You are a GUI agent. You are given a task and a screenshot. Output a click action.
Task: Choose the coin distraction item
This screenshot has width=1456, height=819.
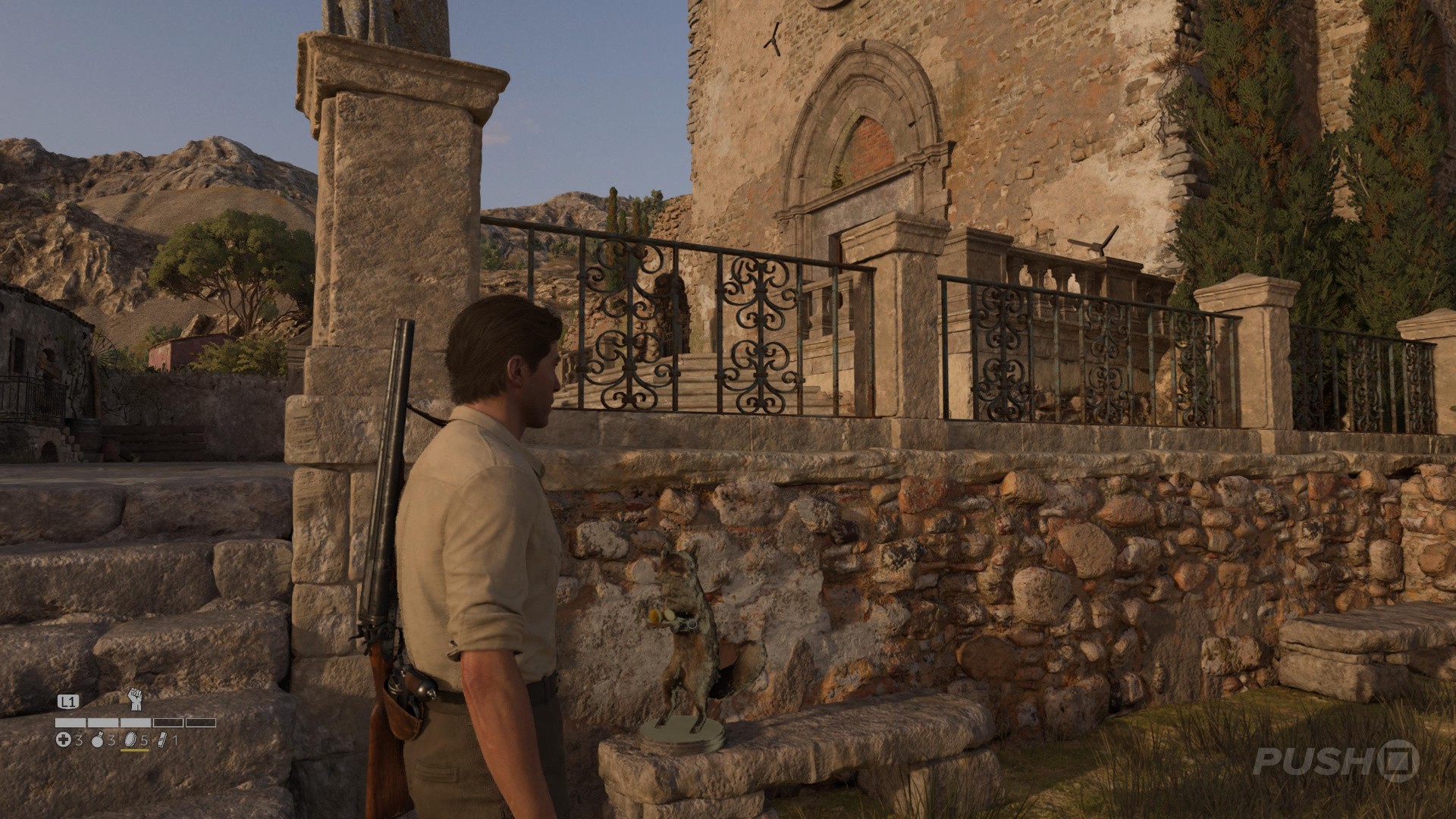(x=129, y=740)
